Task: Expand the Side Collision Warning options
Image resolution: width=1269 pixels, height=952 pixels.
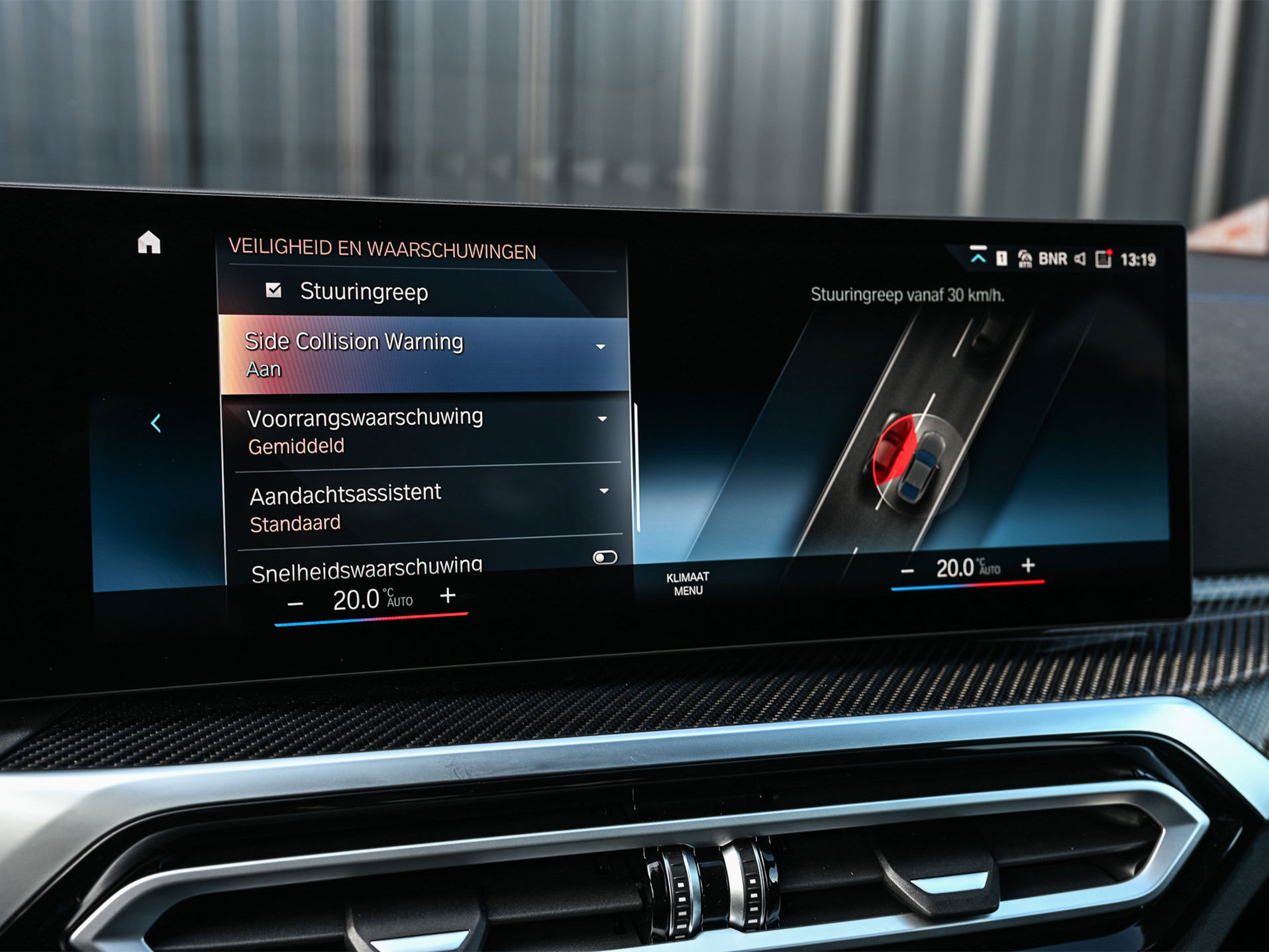Action: [601, 345]
